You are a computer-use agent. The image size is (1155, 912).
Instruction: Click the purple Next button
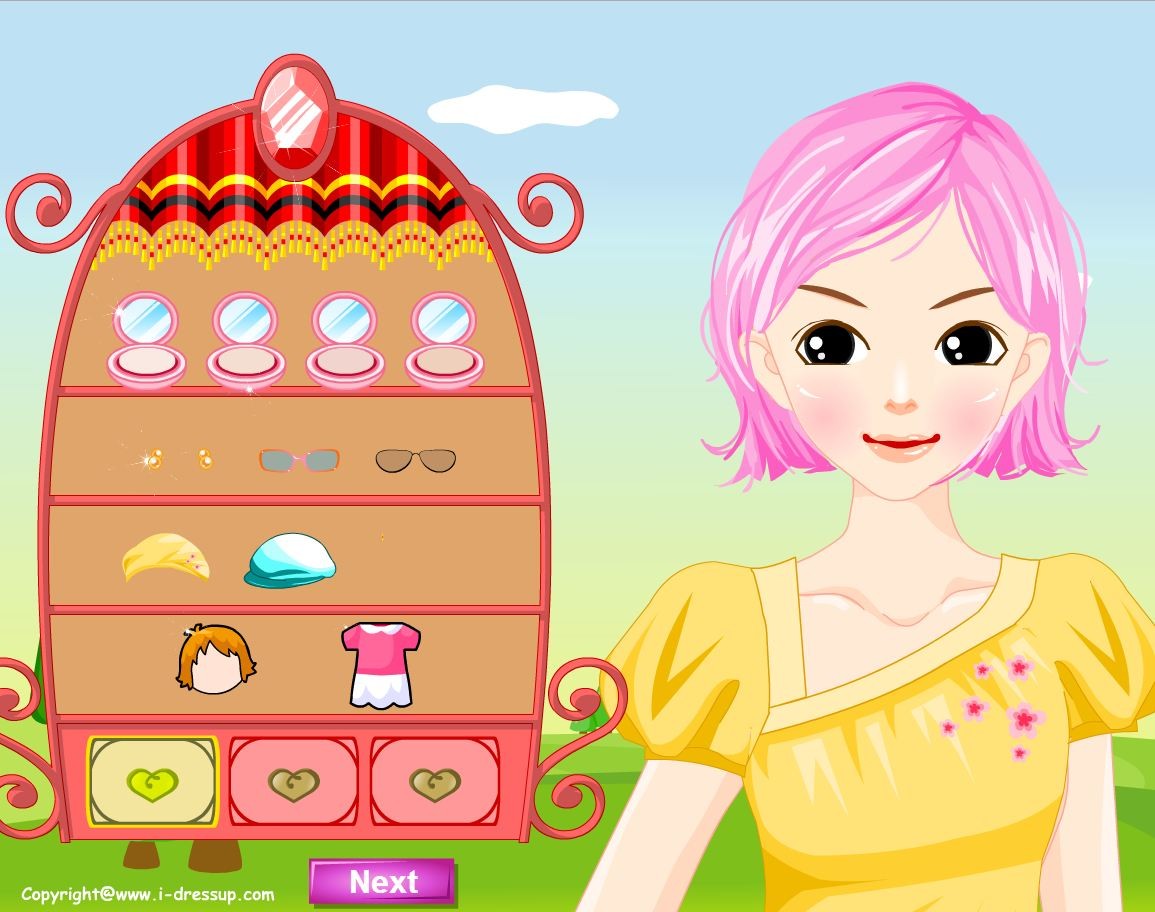coord(382,882)
